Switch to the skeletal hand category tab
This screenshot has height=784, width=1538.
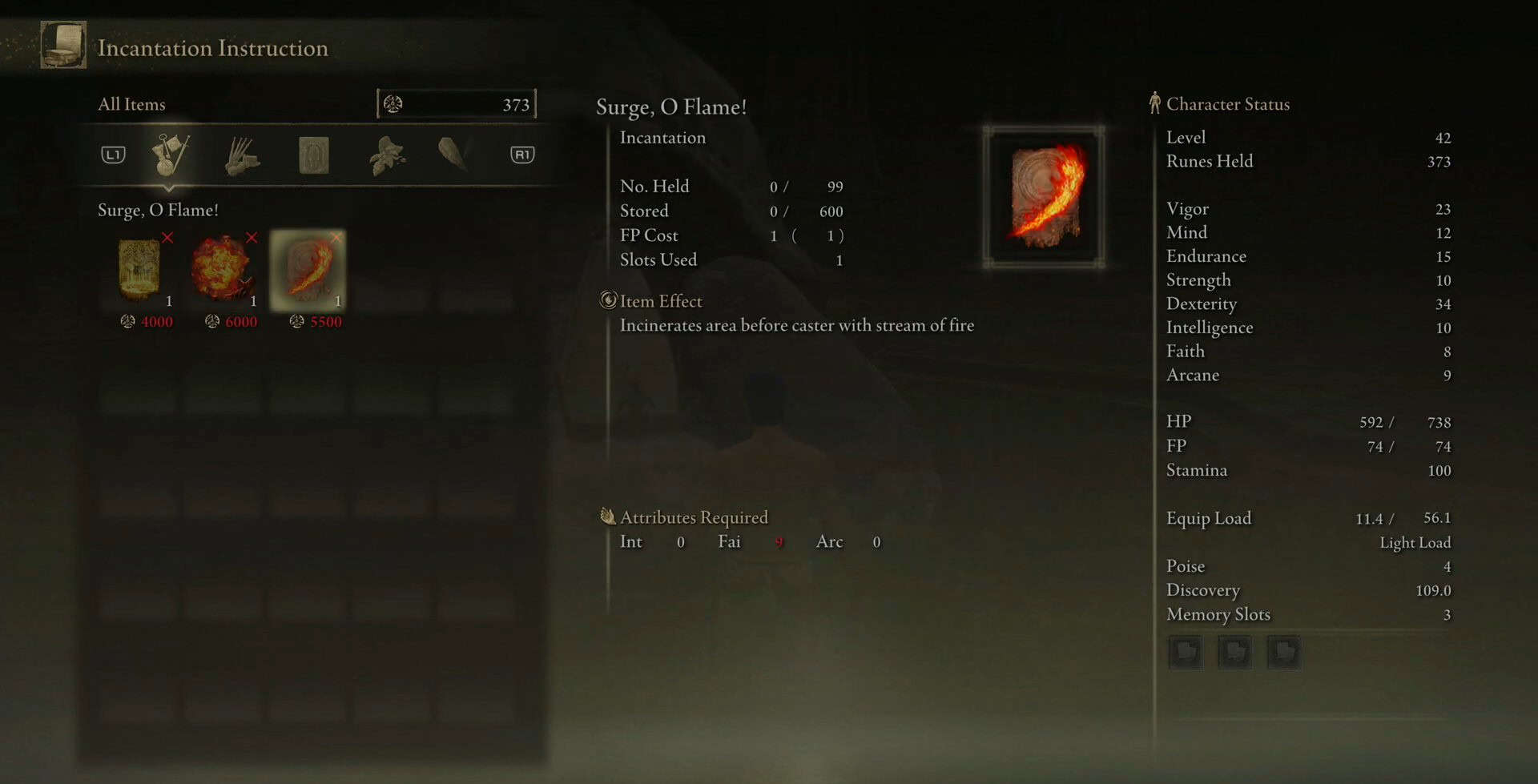click(242, 155)
